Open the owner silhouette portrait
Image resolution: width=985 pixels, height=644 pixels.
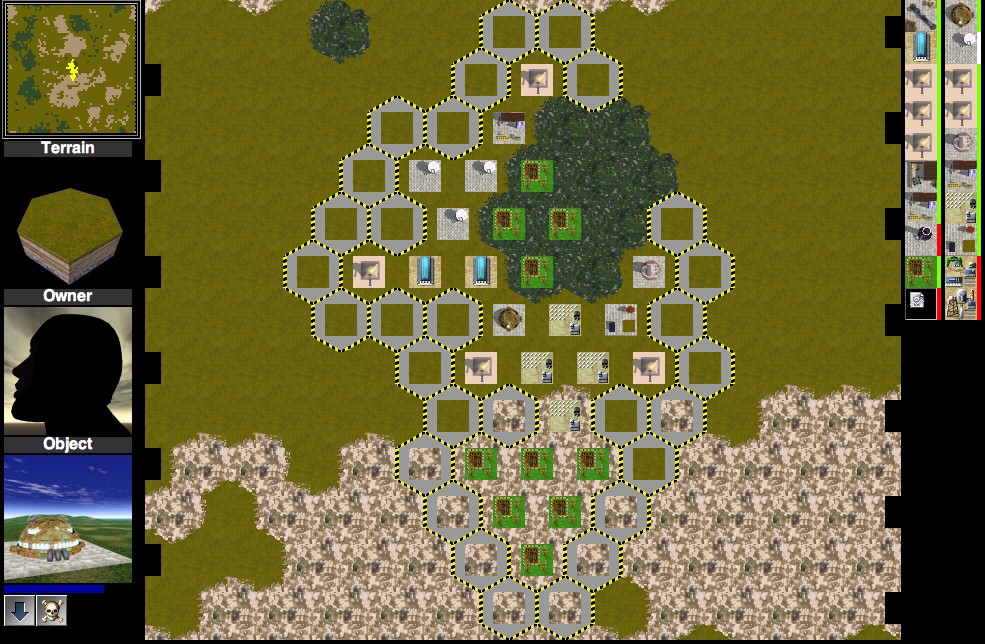68,370
